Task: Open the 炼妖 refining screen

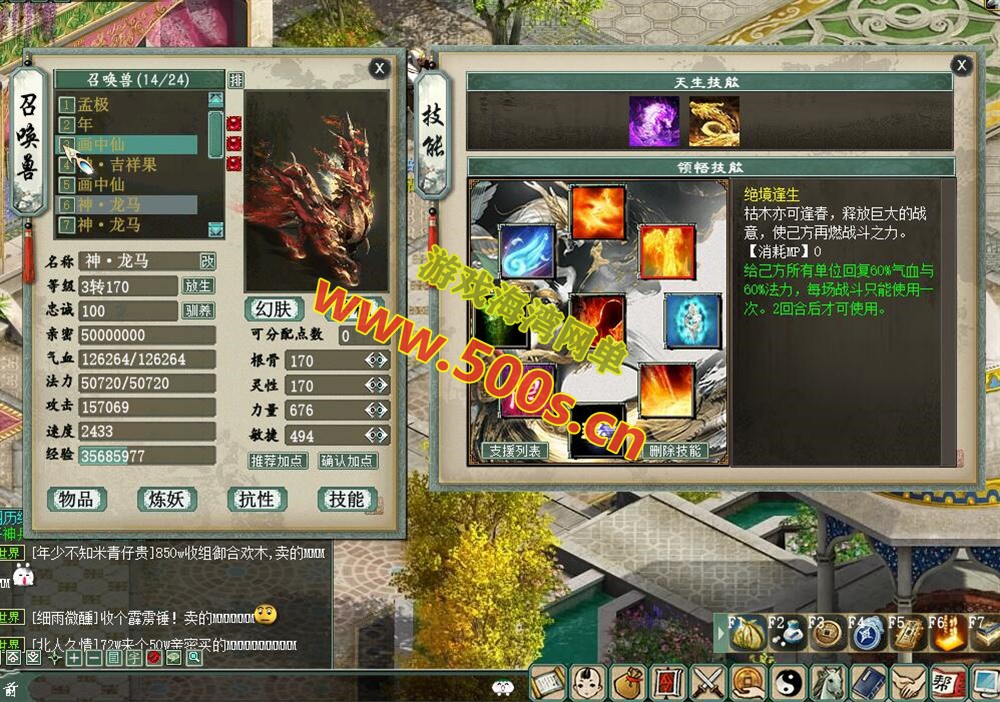Action: pos(166,499)
